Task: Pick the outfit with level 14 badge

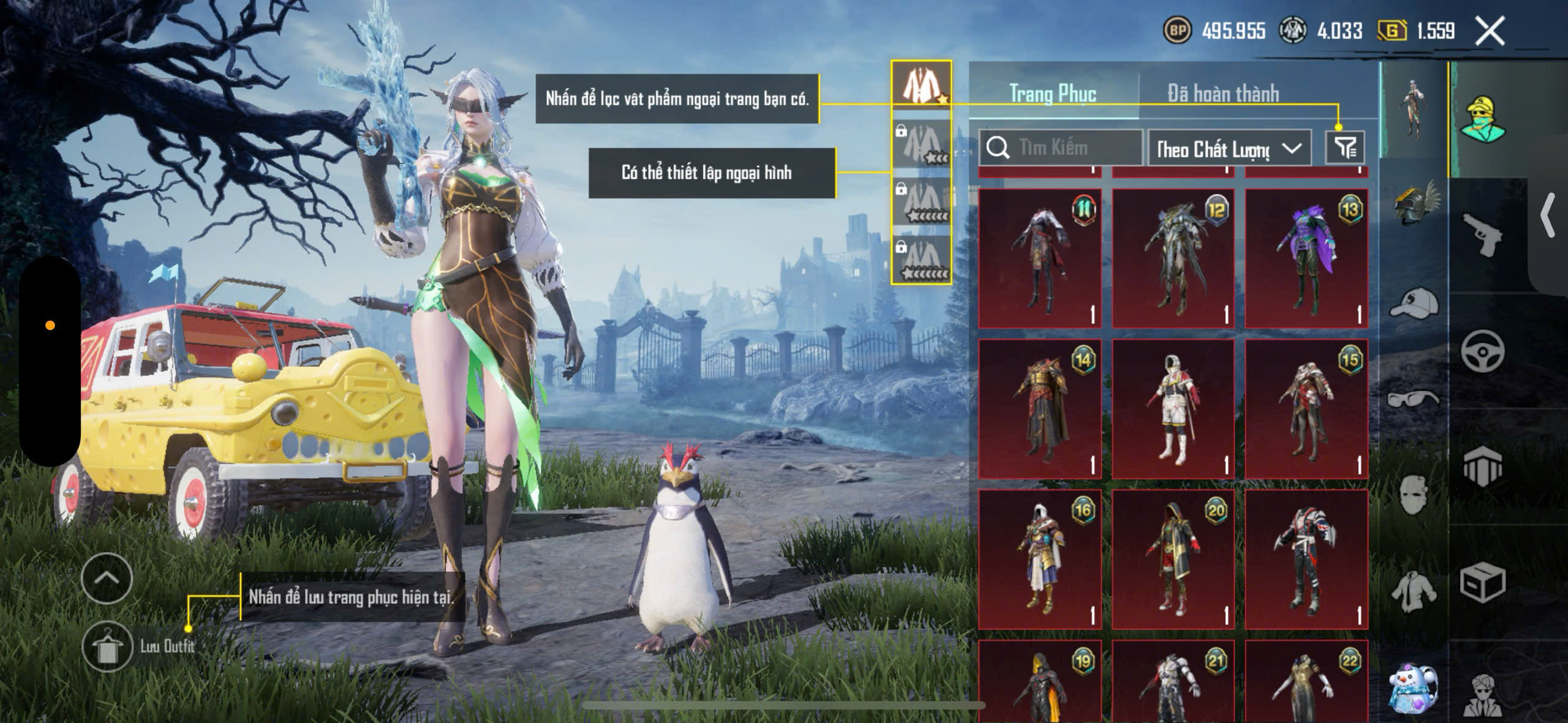Action: 1039,409
